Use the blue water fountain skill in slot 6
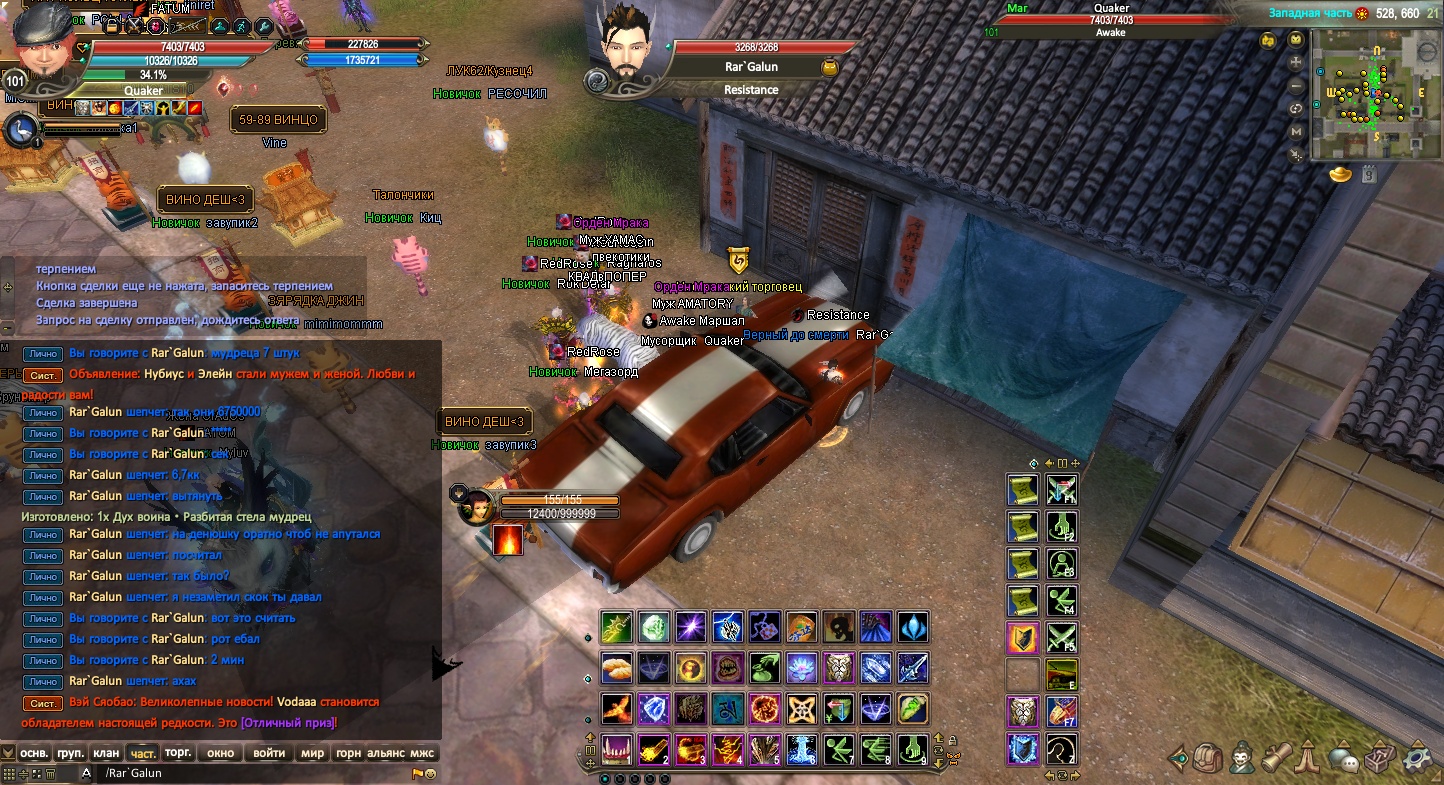 point(801,749)
